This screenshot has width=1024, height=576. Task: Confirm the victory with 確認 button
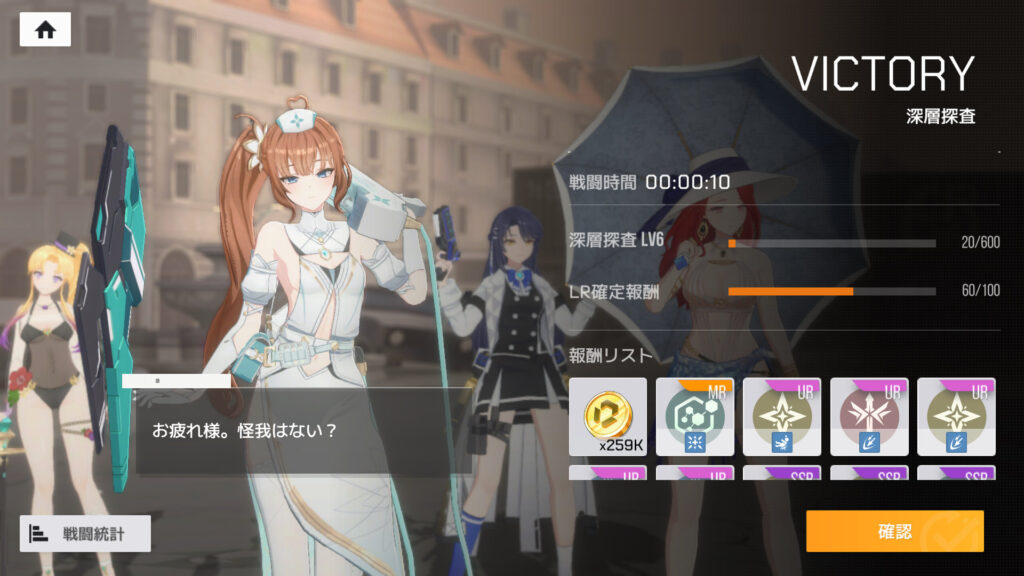[894, 531]
